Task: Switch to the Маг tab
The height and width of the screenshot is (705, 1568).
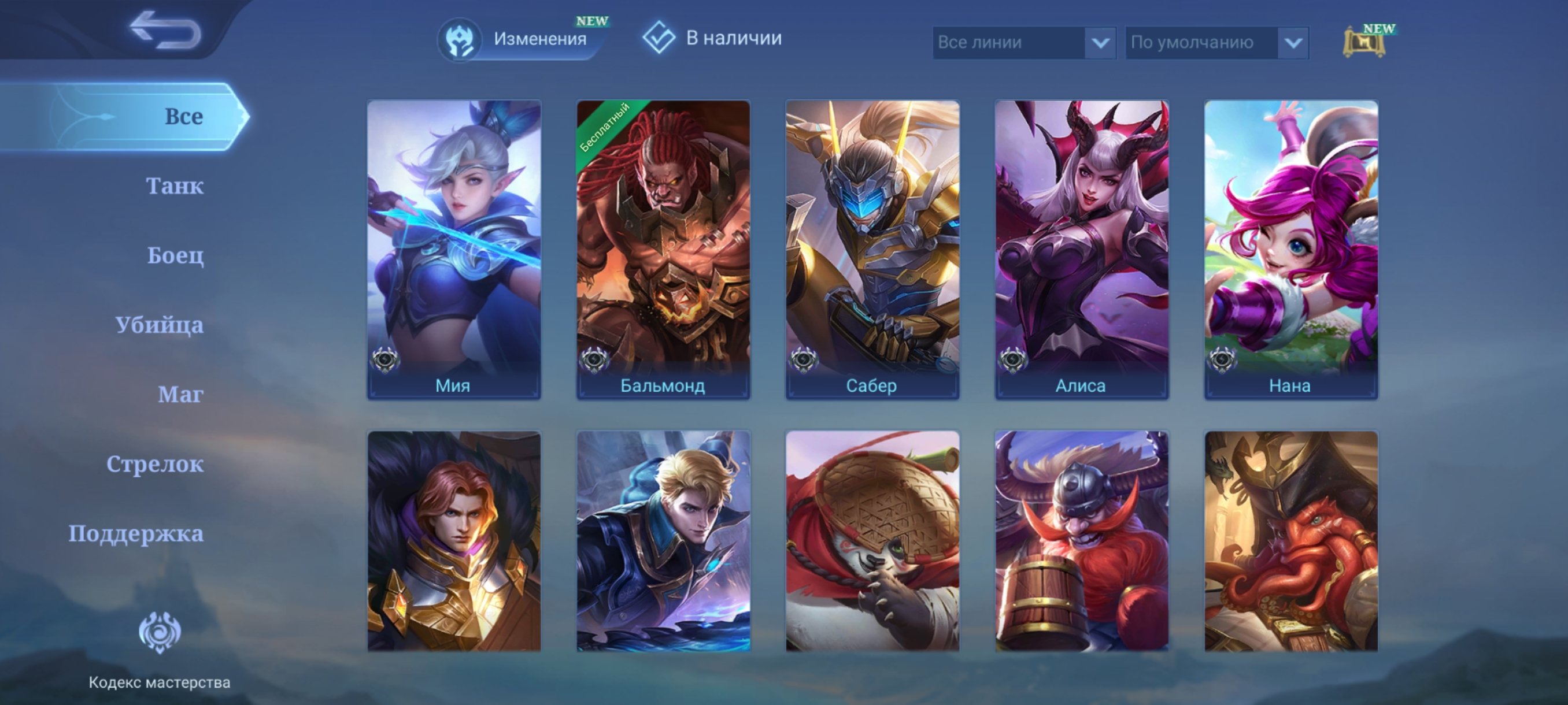Action: pyautogui.click(x=180, y=394)
